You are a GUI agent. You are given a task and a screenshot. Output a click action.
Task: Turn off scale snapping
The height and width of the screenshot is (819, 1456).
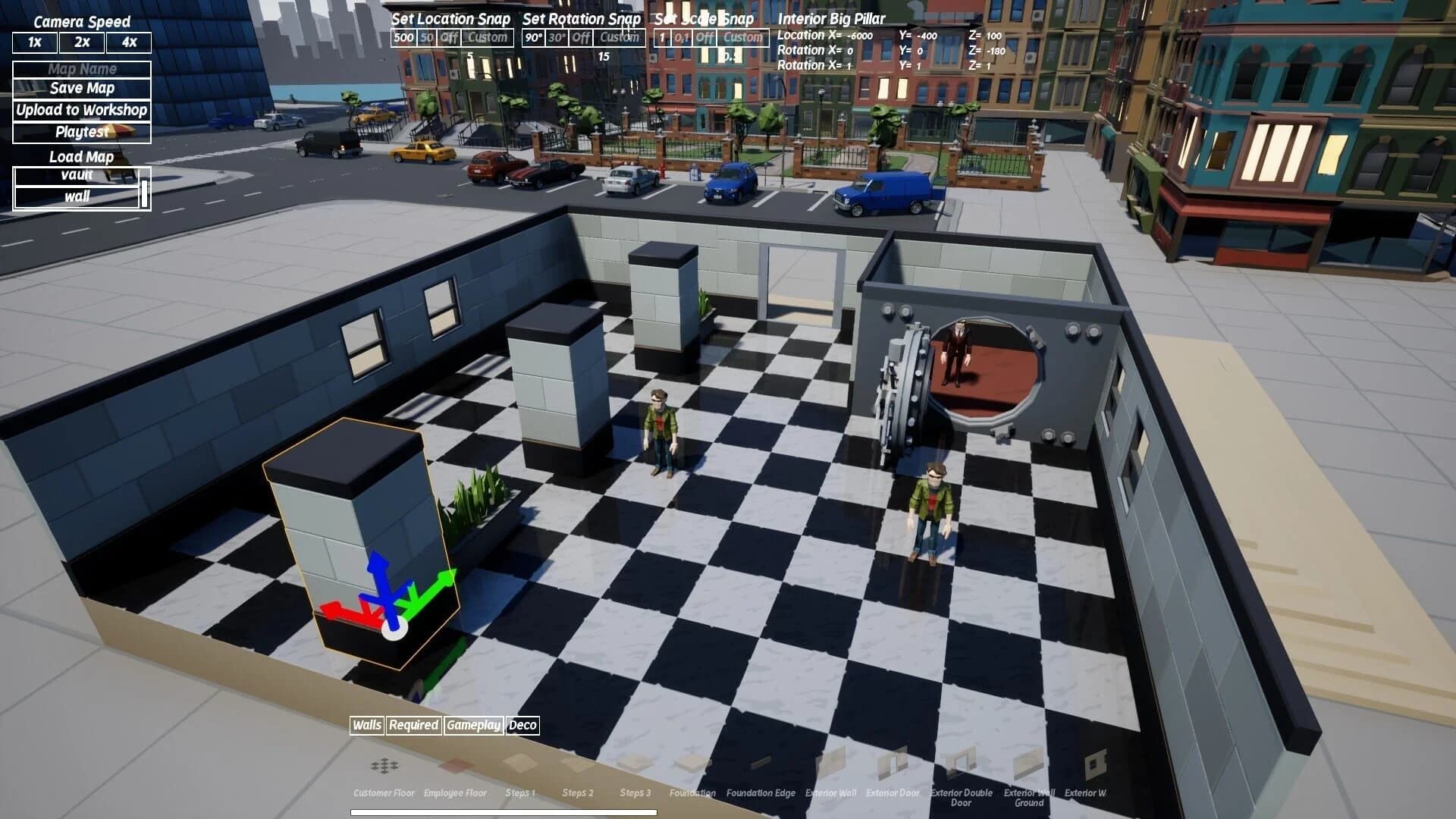tap(703, 36)
